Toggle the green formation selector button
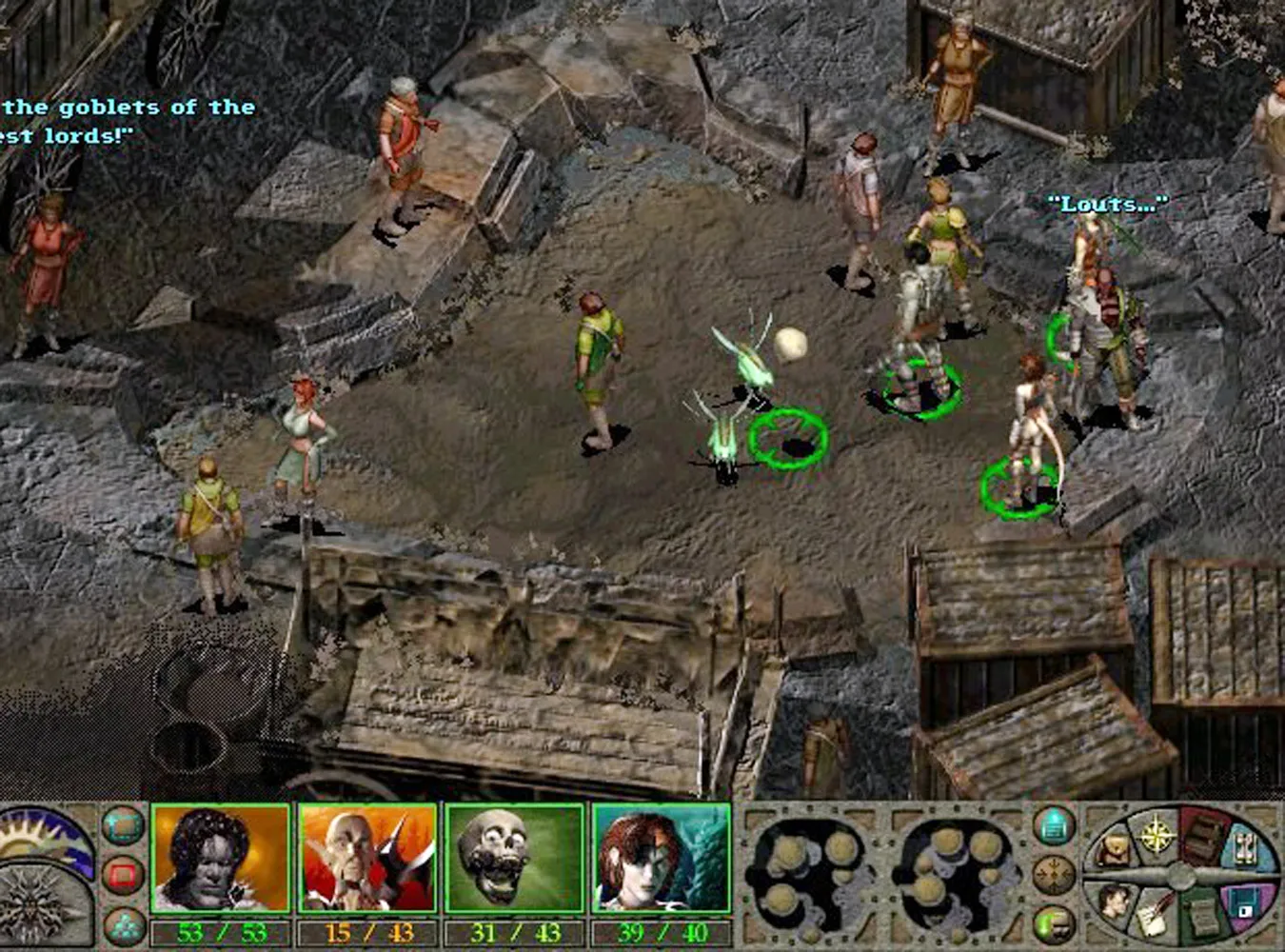 tap(124, 925)
